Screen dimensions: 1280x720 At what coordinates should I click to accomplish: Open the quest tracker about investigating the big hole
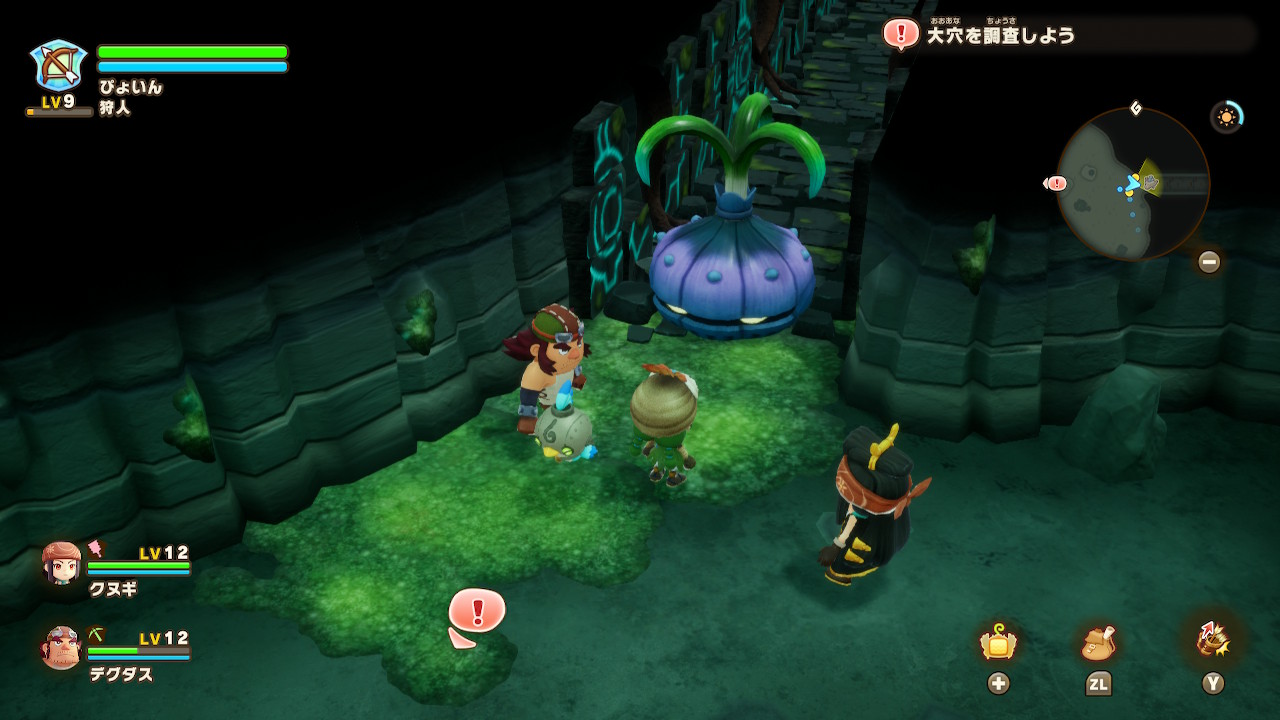[x=1000, y=35]
